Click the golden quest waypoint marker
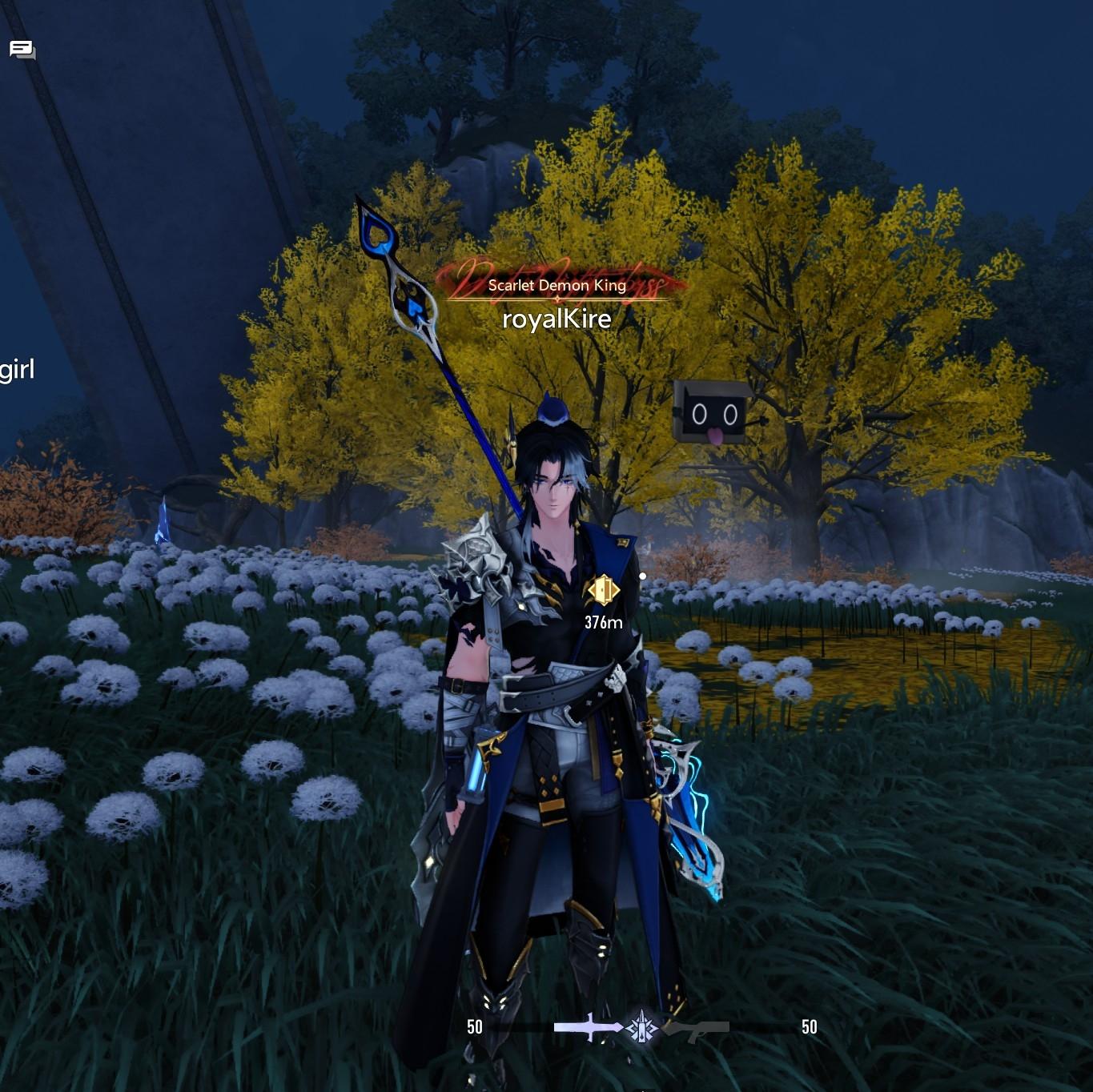Viewport: 1093px width, 1092px height. point(603,591)
